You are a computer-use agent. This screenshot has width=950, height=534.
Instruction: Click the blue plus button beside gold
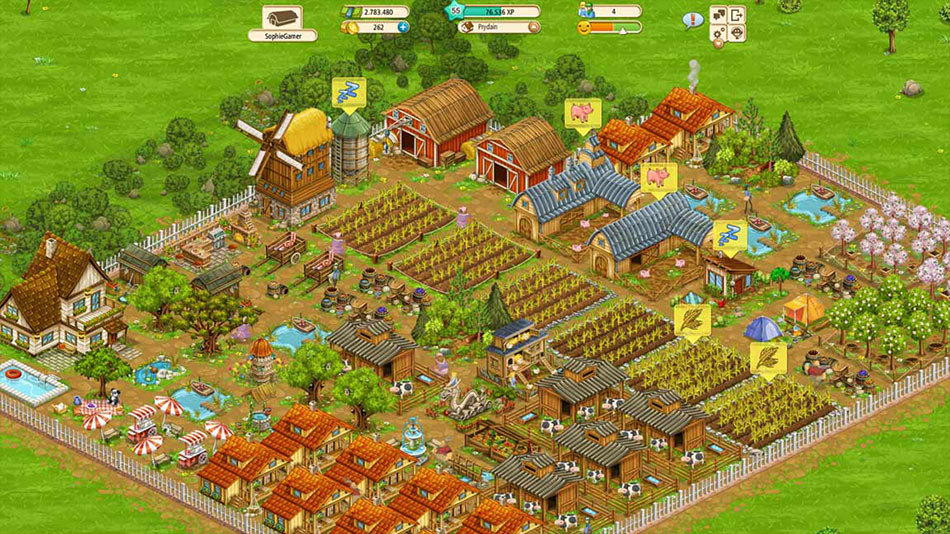pyautogui.click(x=403, y=27)
